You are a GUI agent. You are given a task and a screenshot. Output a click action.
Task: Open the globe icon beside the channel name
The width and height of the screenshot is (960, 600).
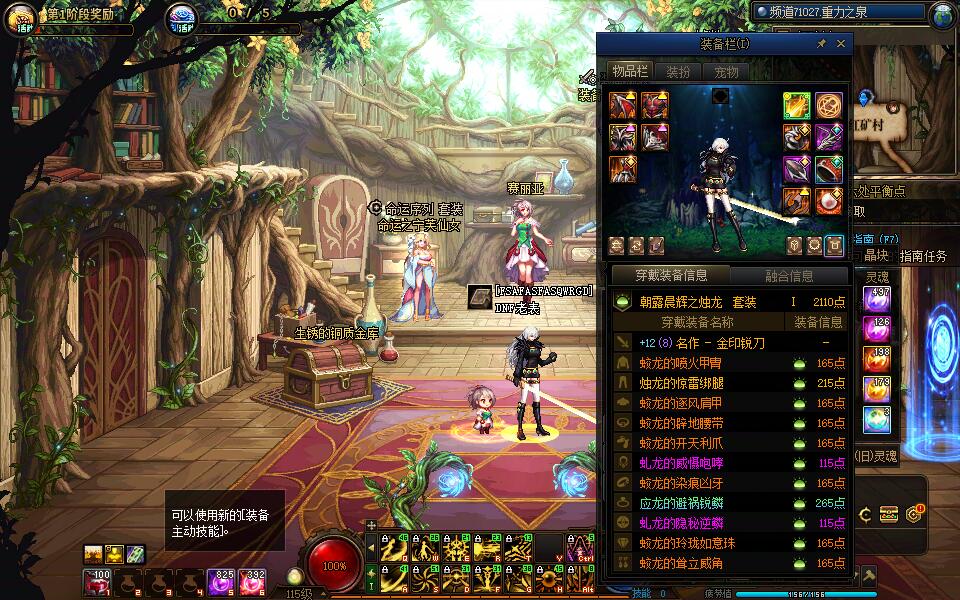point(943,15)
